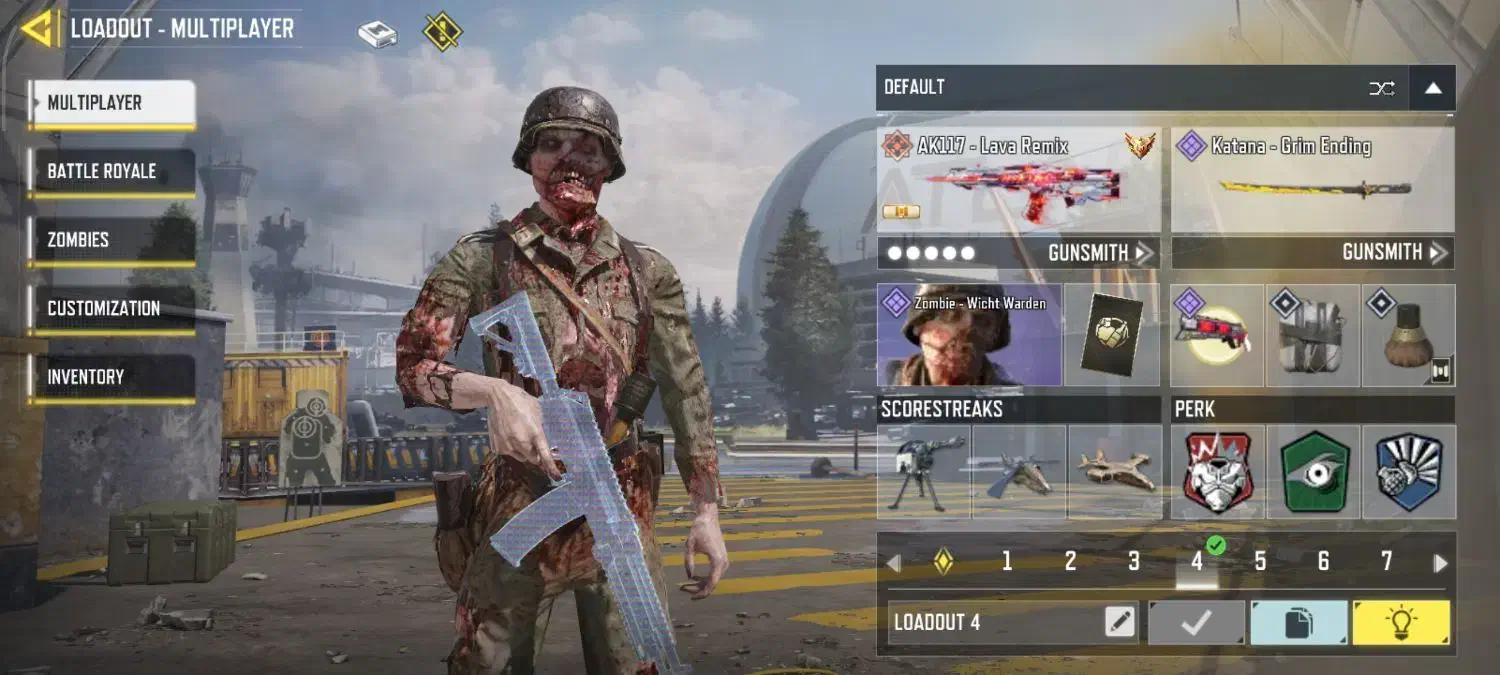Select the Customization tab

tap(111, 309)
